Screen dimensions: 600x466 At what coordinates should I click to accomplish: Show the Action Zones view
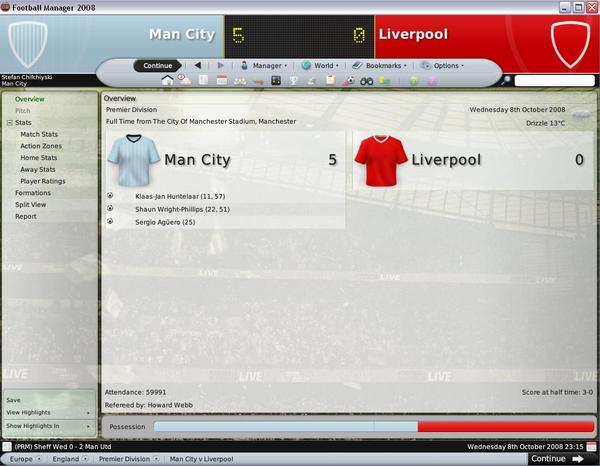[40, 146]
